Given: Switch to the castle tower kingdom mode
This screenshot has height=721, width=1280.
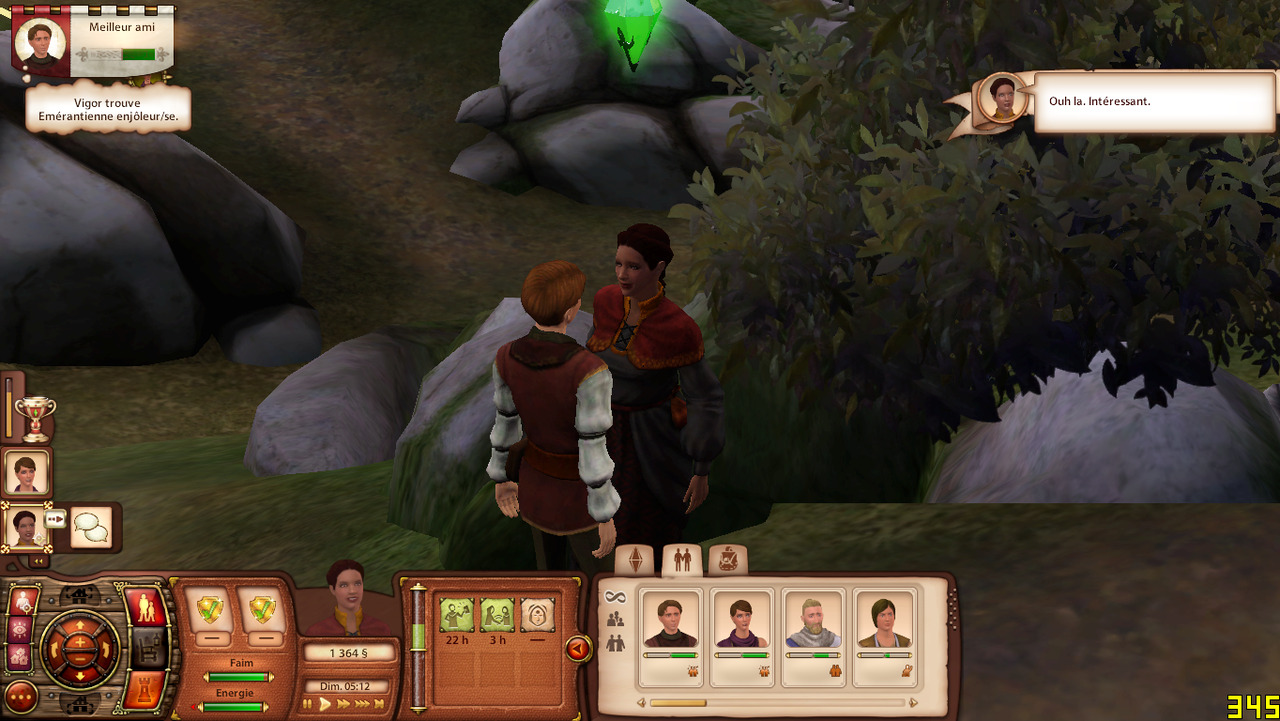Looking at the screenshot, I should pos(144,690).
